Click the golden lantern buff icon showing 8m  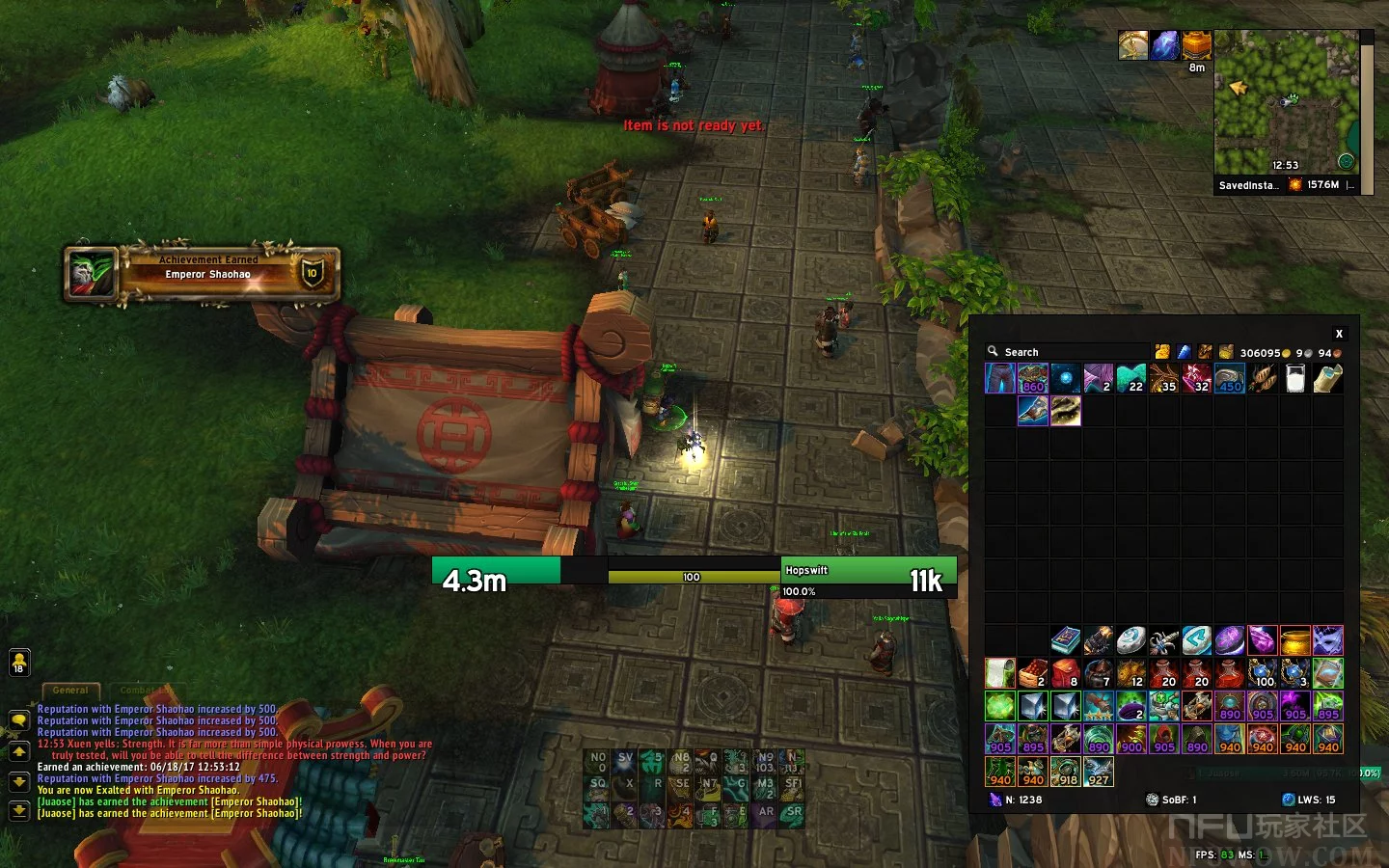tap(1197, 45)
